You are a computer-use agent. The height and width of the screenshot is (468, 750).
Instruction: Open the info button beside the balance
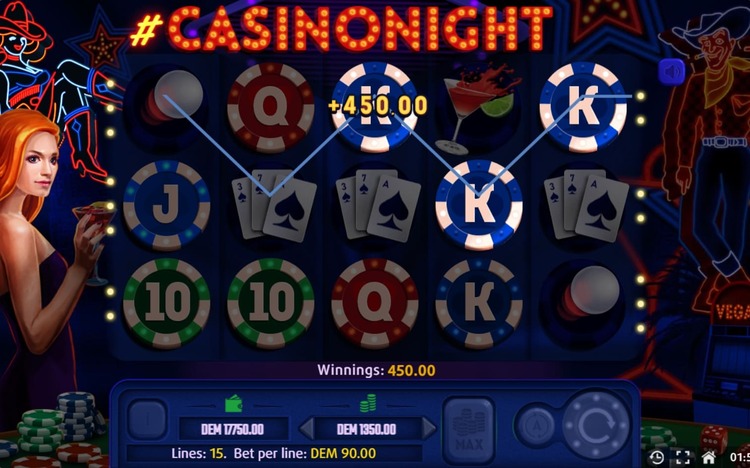click(147, 421)
